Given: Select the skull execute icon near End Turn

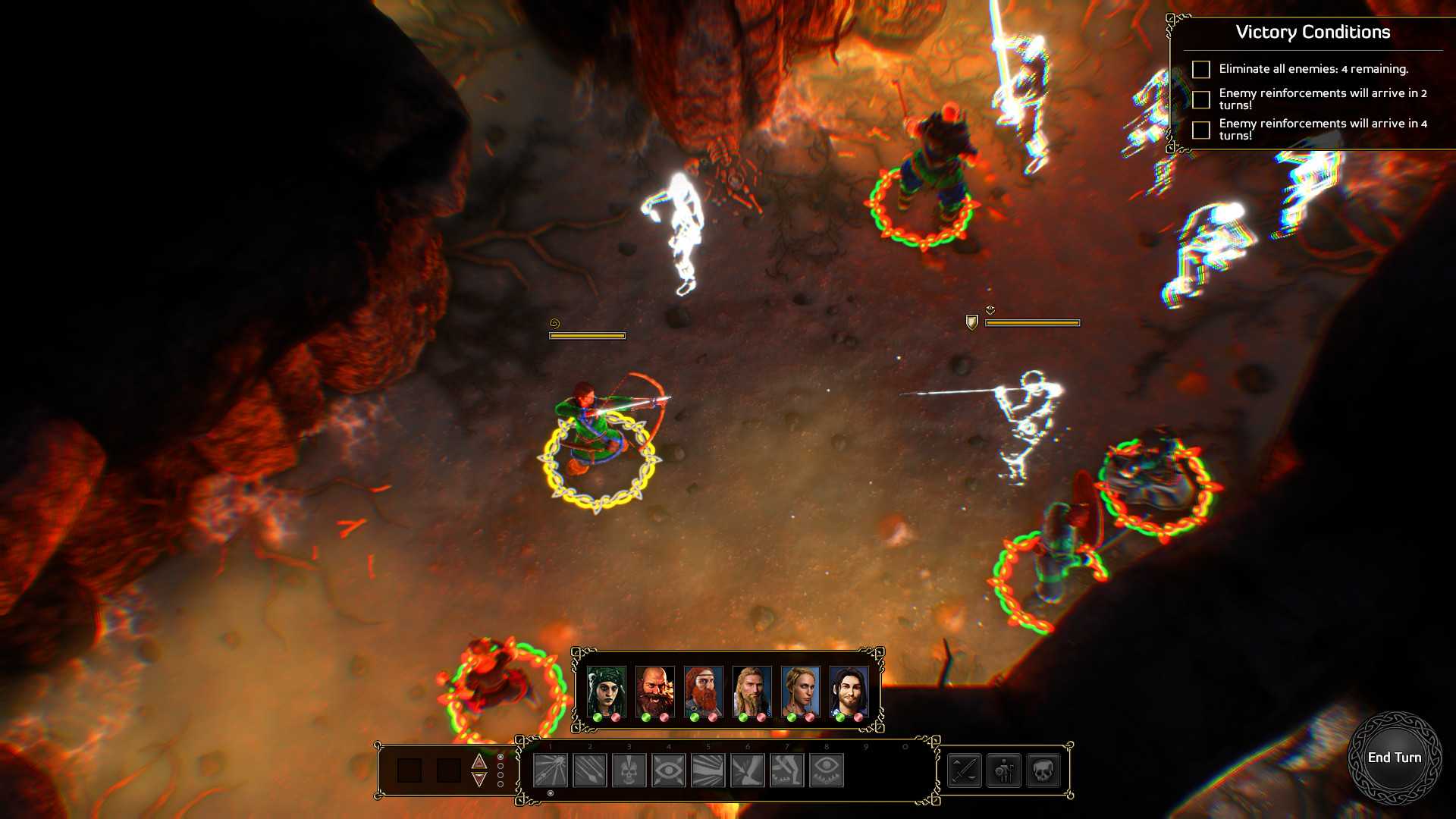Looking at the screenshot, I should (x=1044, y=770).
